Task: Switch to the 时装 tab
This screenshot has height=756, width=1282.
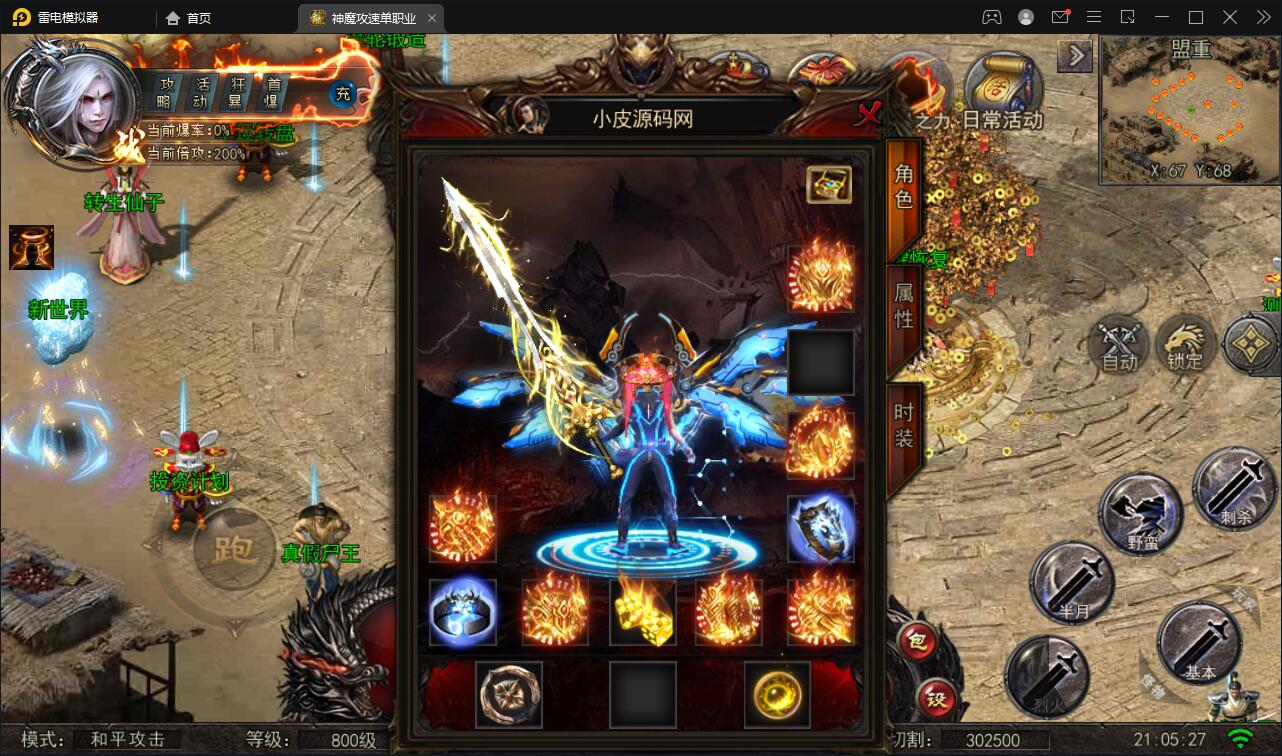Action: [x=903, y=425]
